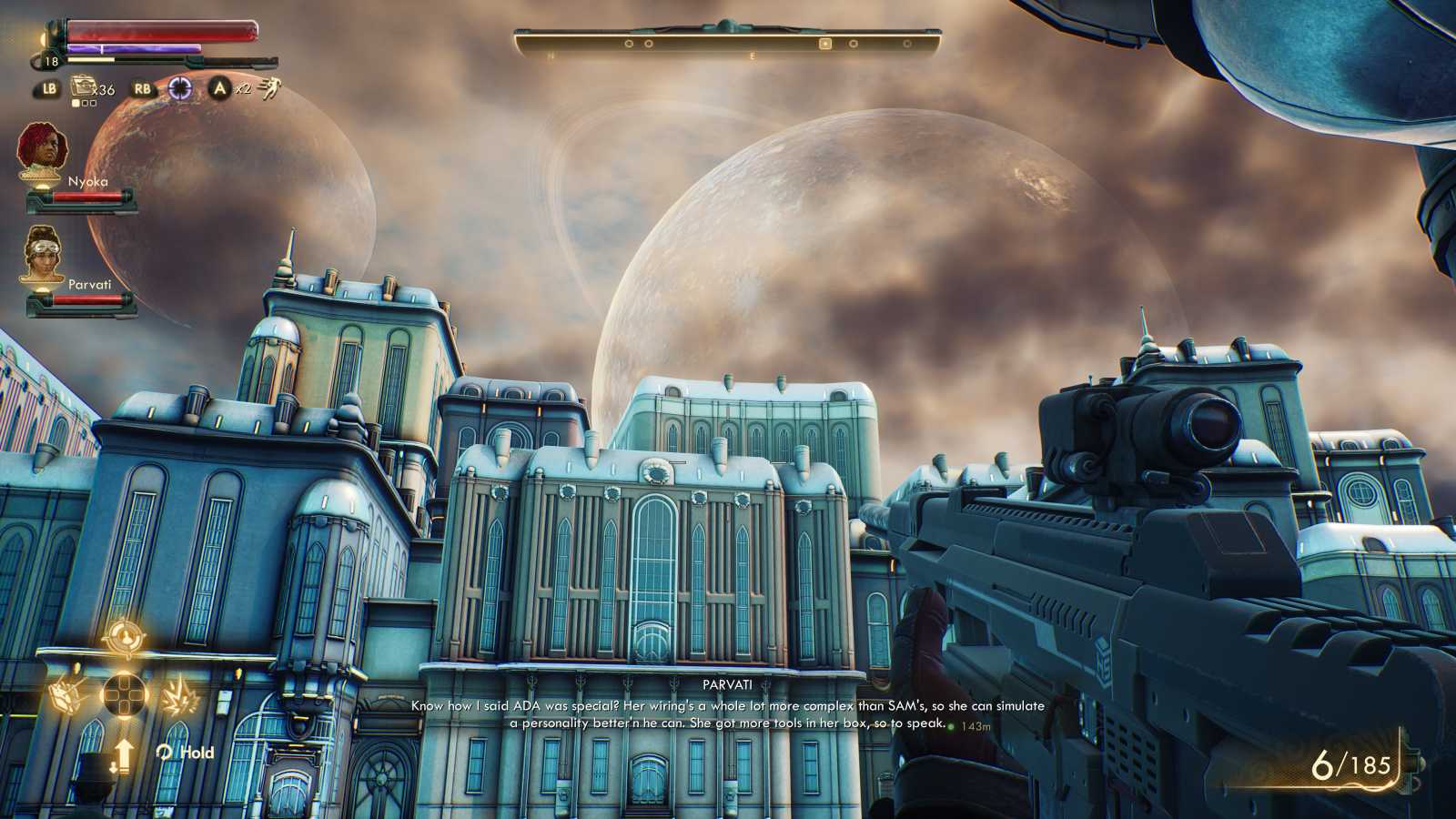This screenshot has height=819, width=1456.
Task: Toggle the first inhaler charge pip
Action: tap(76, 102)
